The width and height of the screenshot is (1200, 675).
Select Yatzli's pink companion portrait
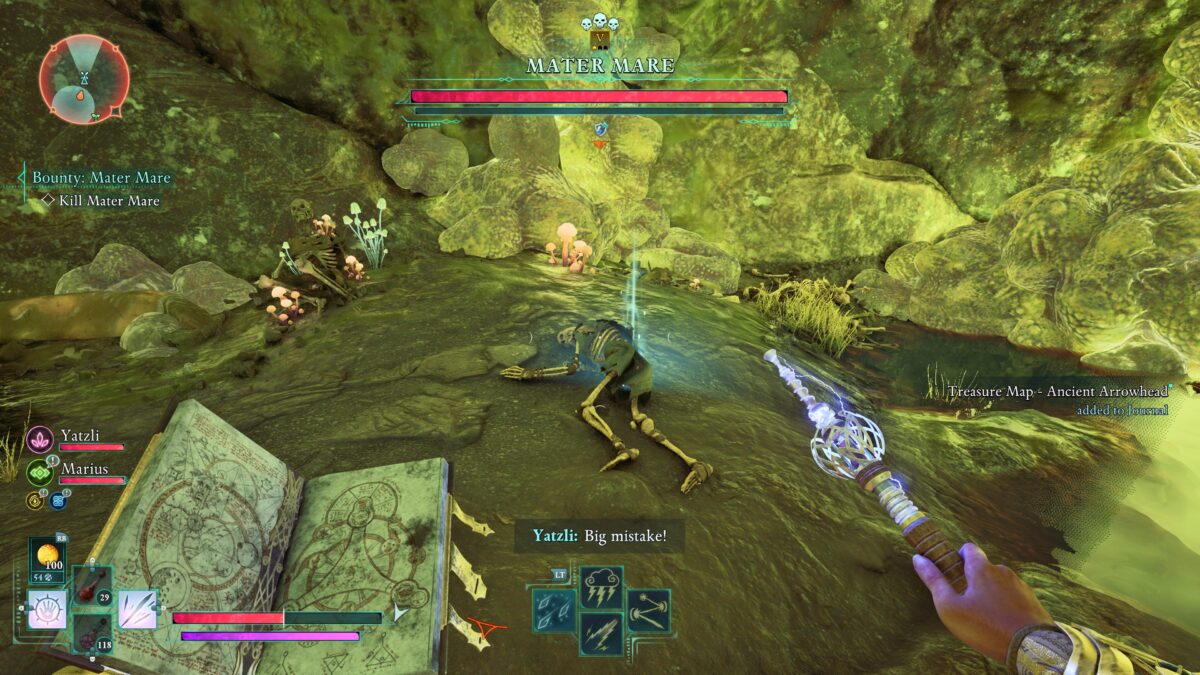40,438
